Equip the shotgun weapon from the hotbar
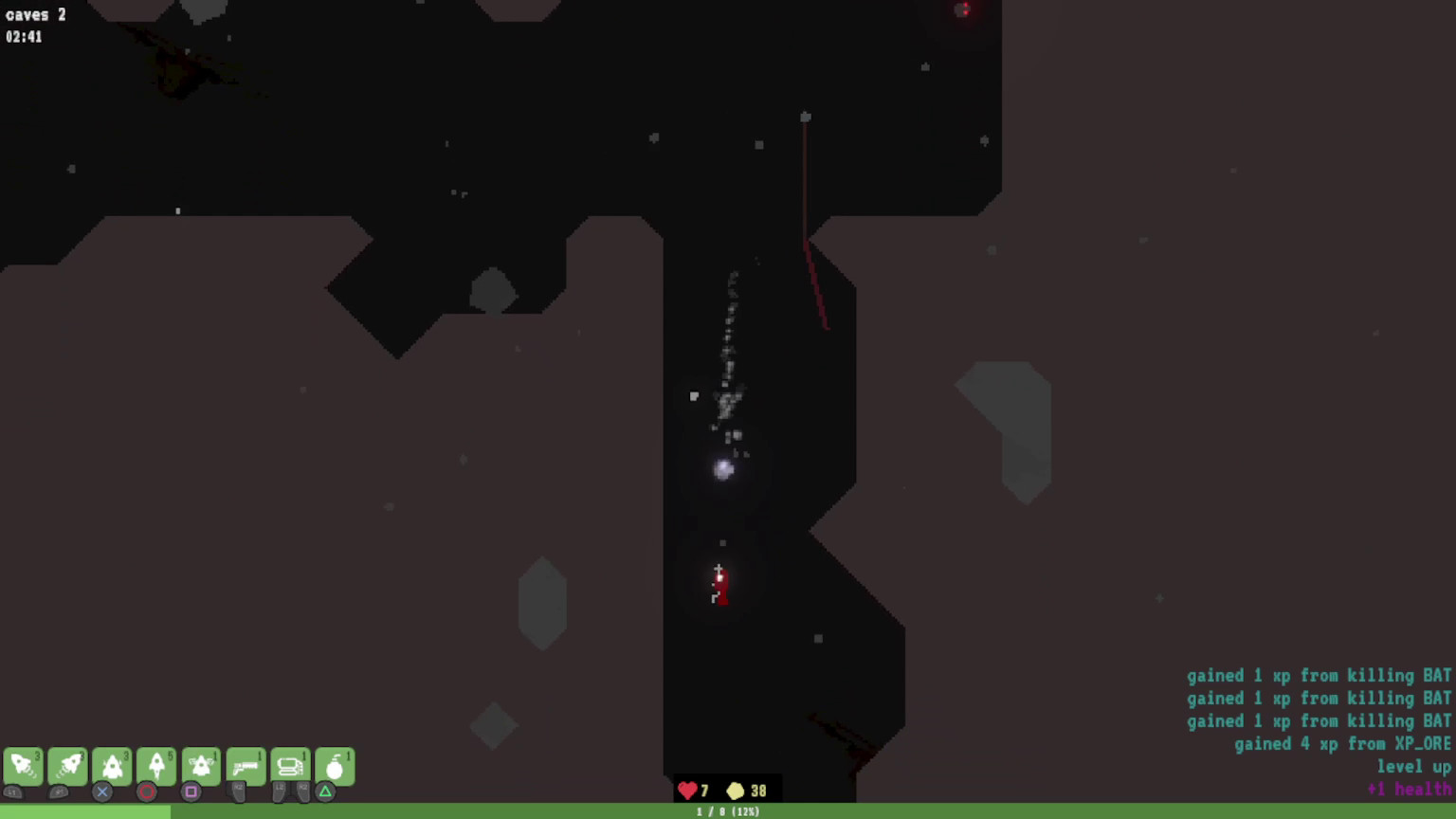Image resolution: width=1456 pixels, height=819 pixels. tap(246, 766)
